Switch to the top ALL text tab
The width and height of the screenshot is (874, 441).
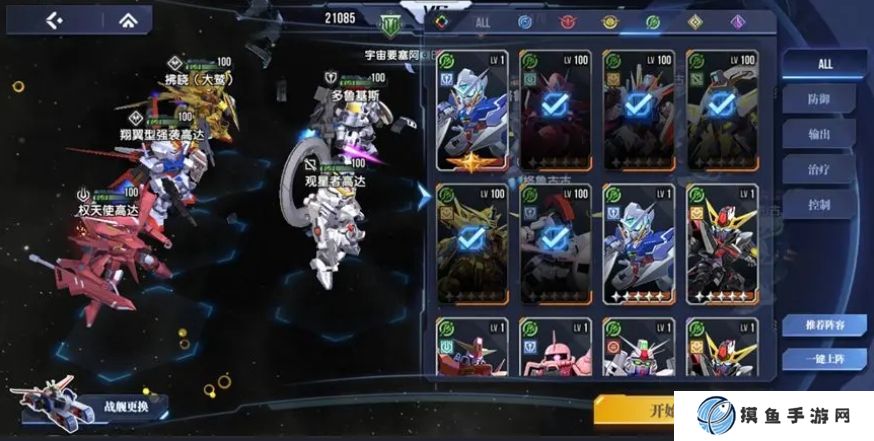tap(483, 21)
